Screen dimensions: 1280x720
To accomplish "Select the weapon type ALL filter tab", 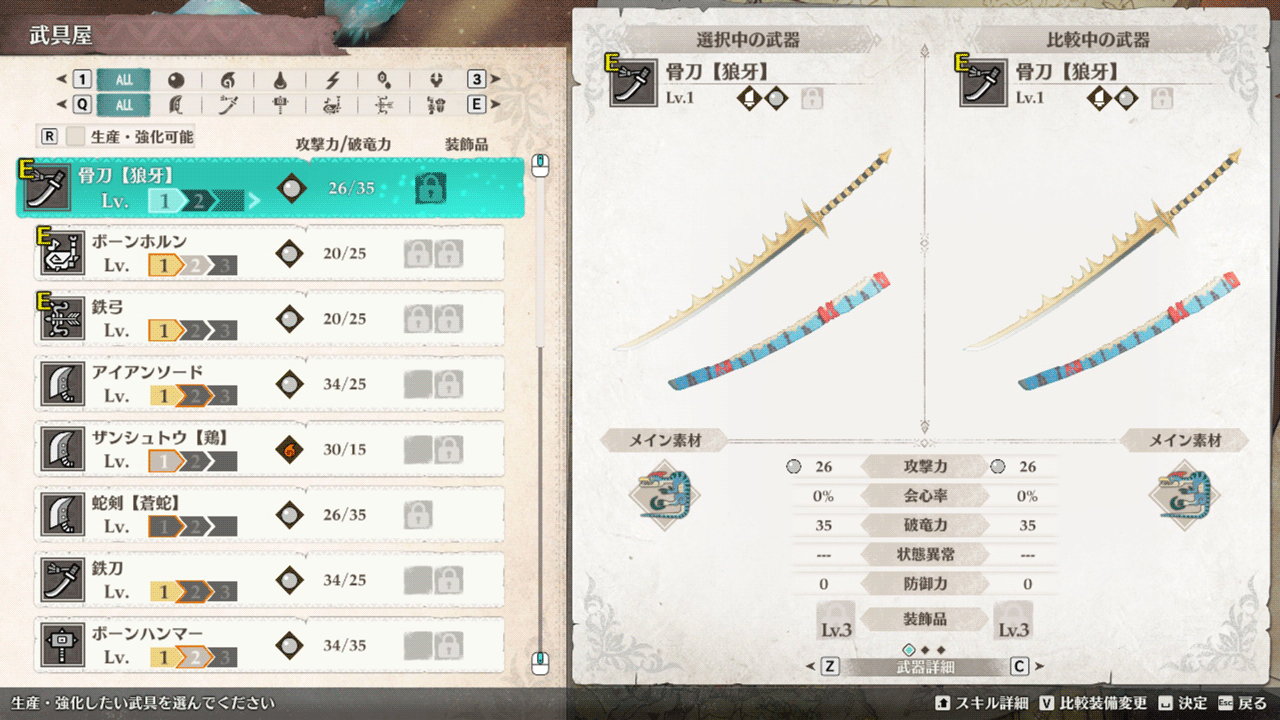I will click(124, 105).
